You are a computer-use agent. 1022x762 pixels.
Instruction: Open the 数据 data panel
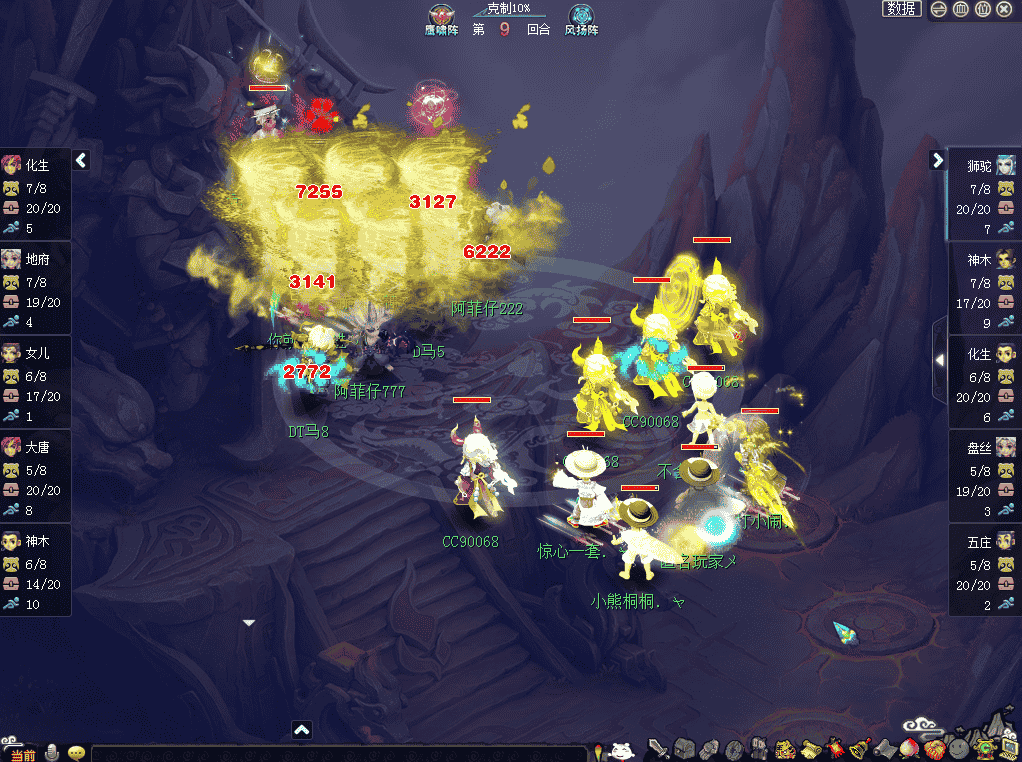(901, 9)
